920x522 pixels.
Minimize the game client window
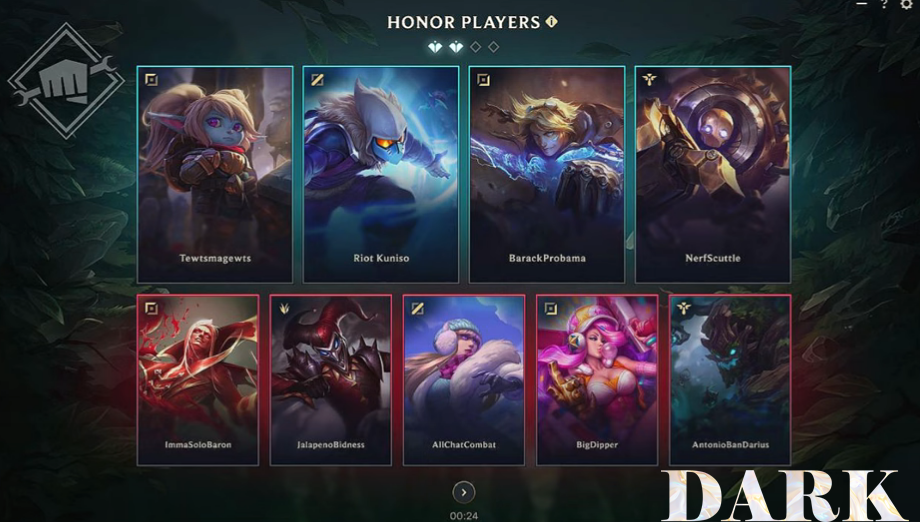[x=862, y=5]
